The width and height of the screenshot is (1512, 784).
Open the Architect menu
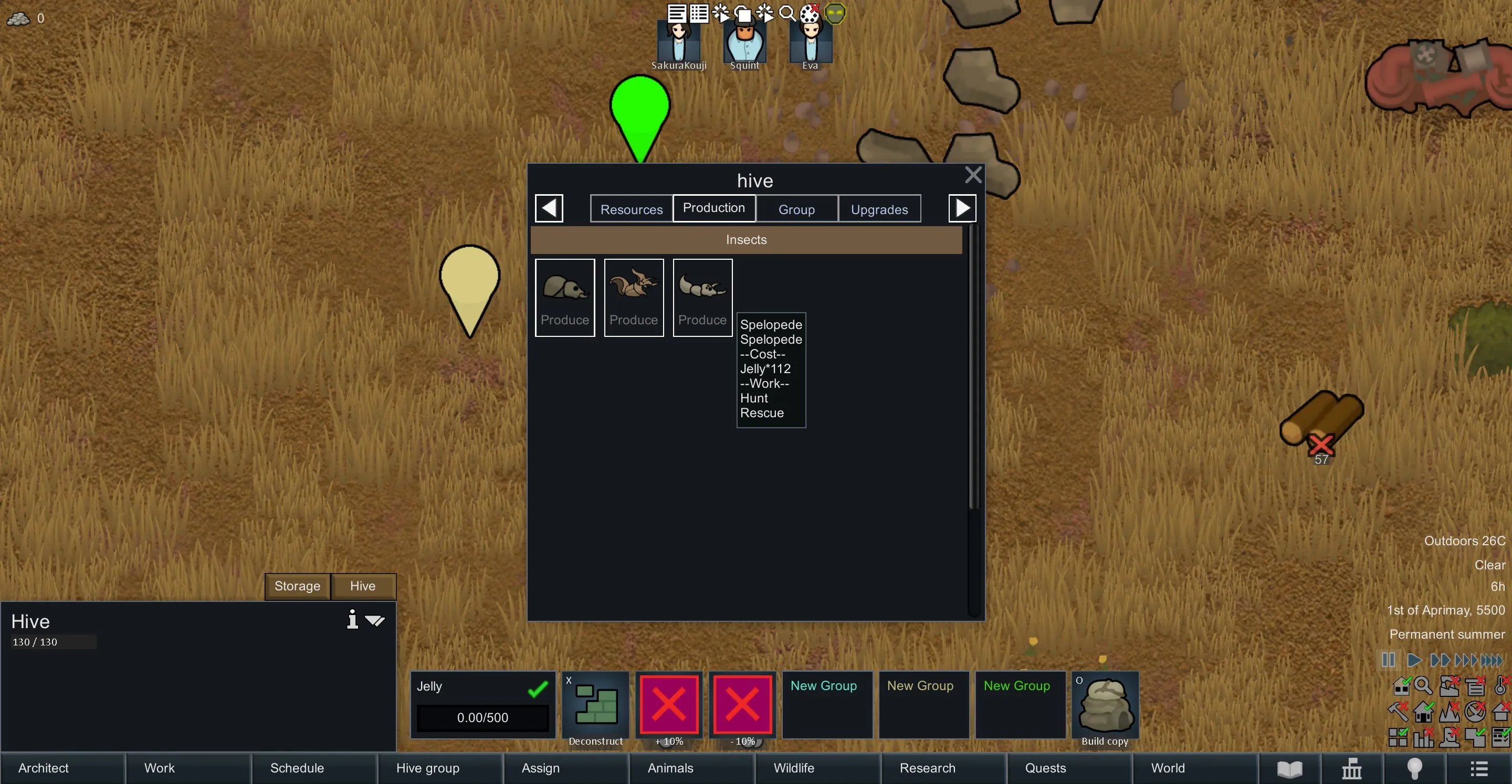click(44, 768)
